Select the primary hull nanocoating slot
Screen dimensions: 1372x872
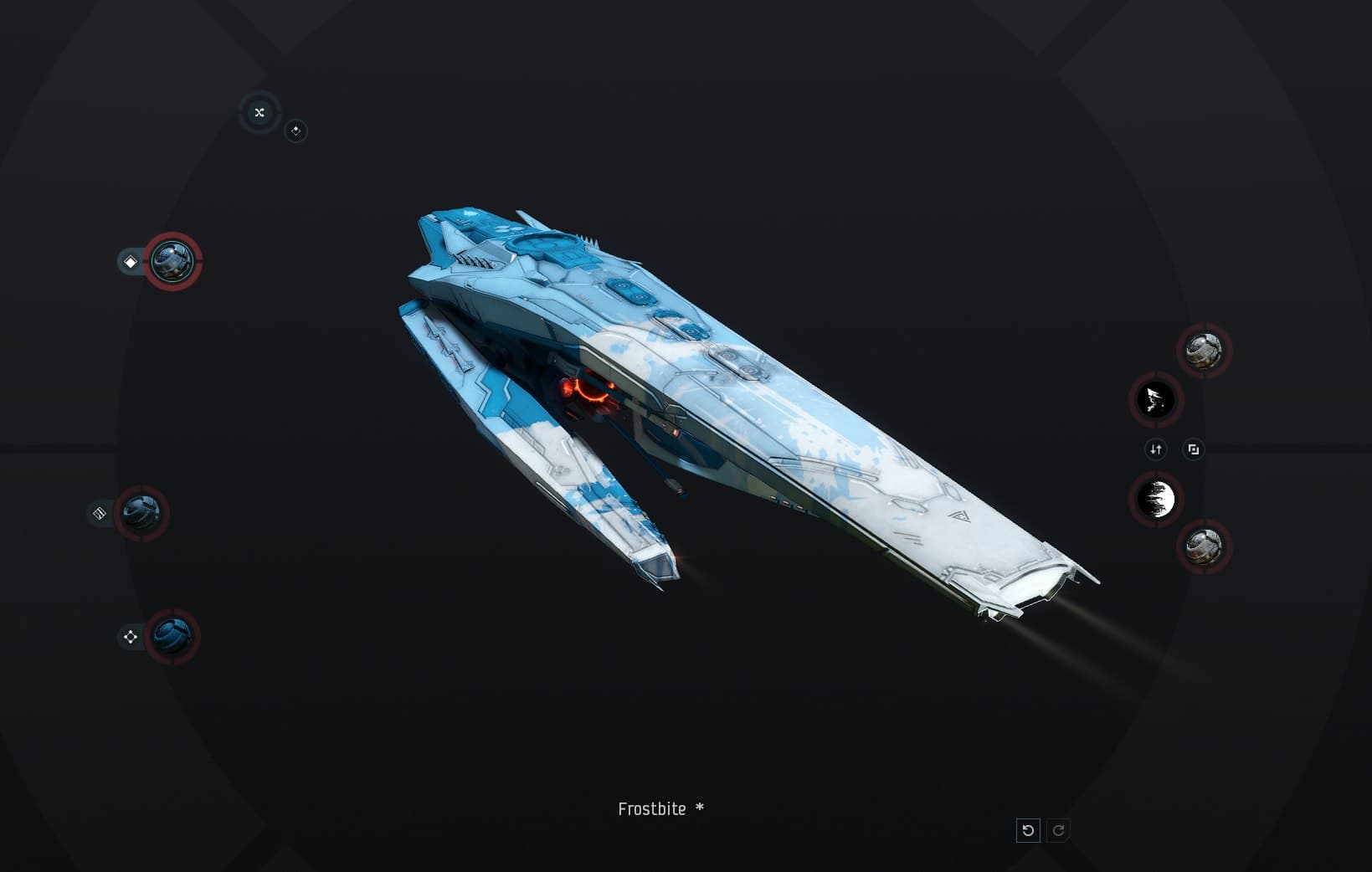pos(172,262)
